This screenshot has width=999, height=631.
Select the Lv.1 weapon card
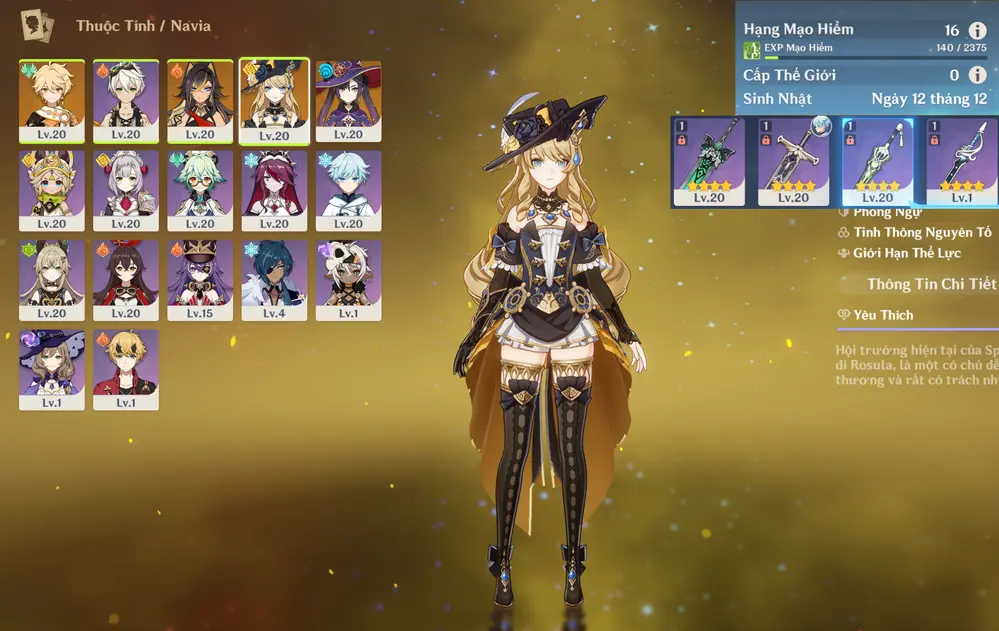click(x=960, y=162)
